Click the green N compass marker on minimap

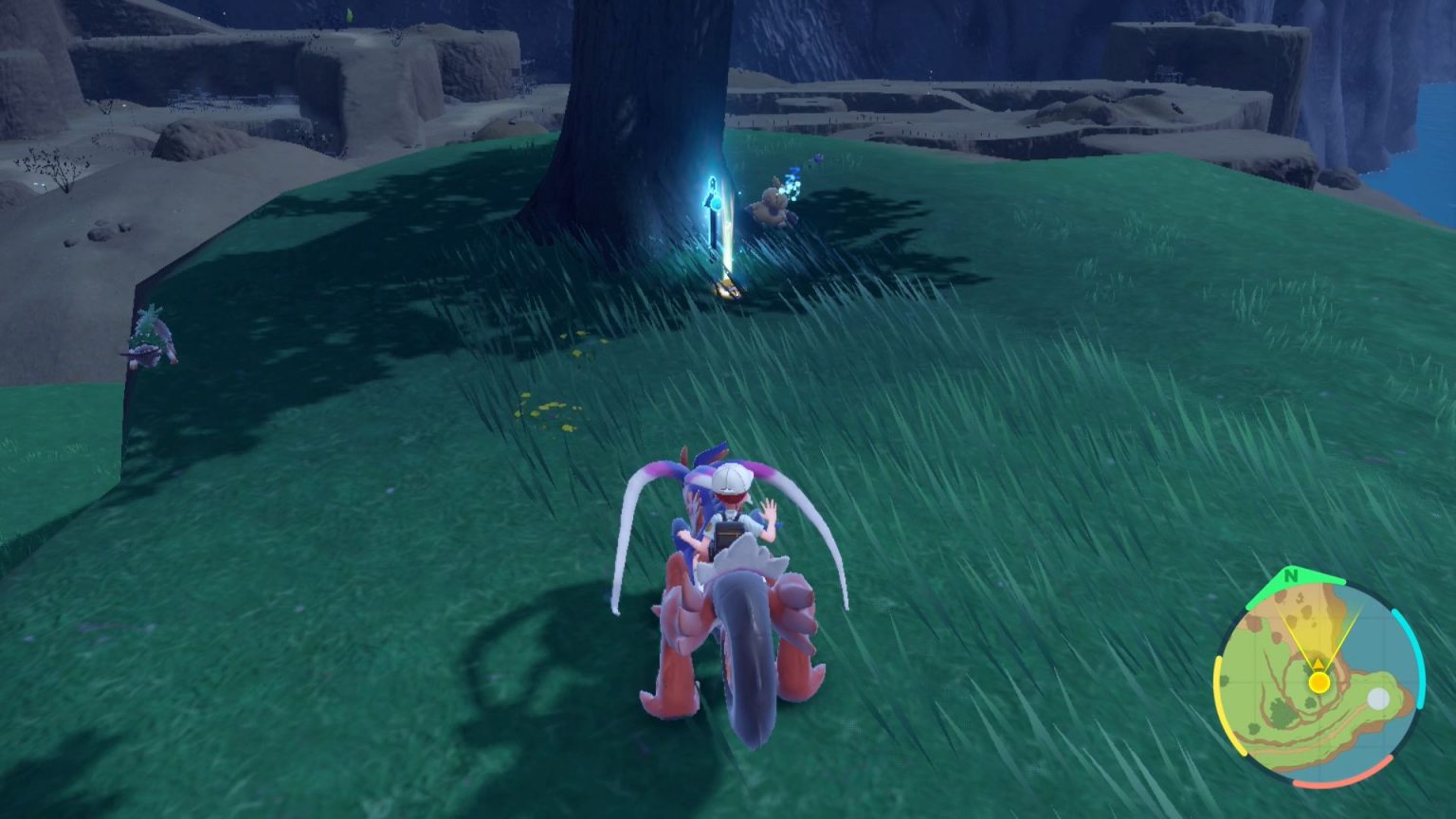(1291, 576)
